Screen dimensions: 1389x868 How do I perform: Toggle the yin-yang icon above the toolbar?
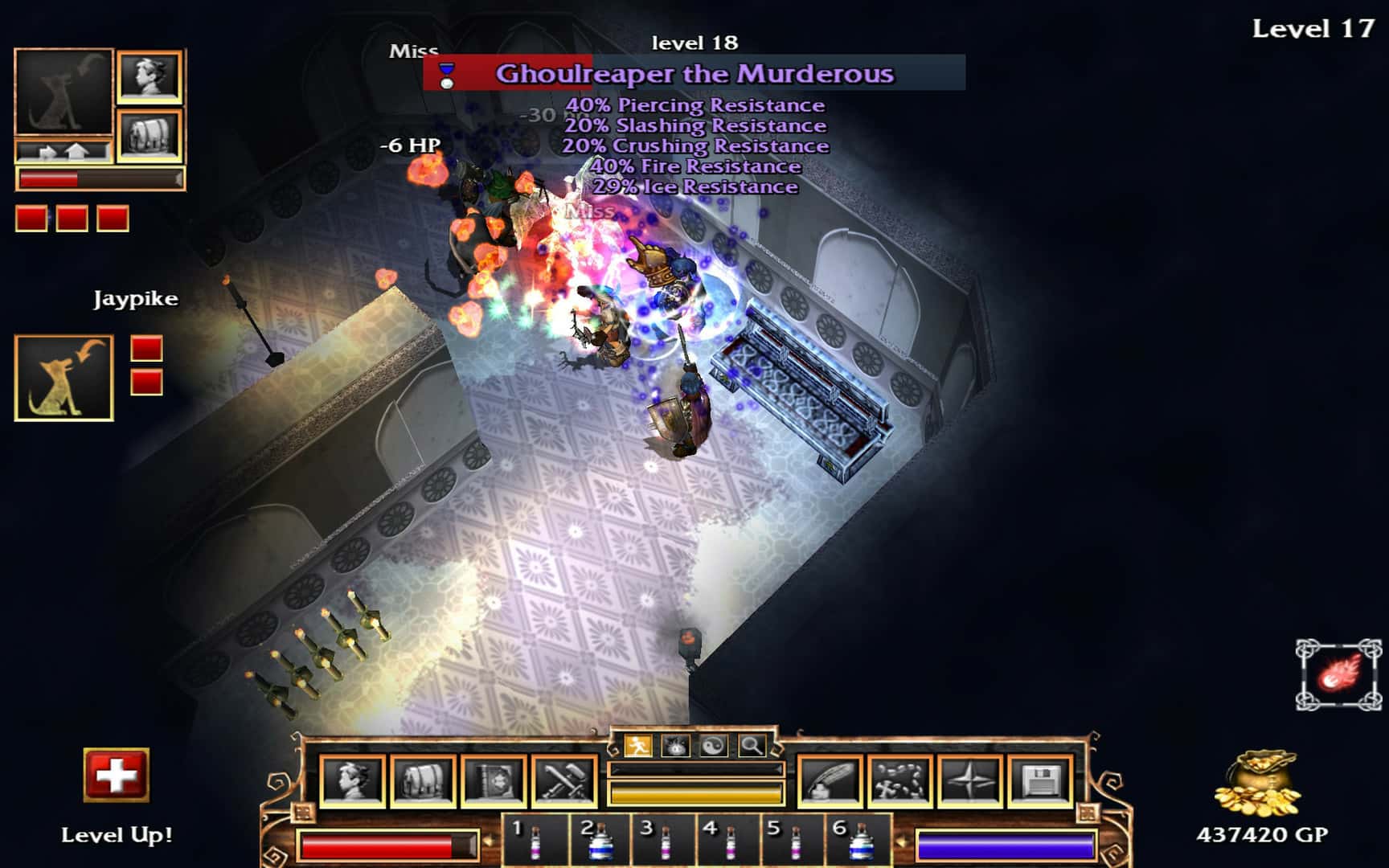pos(715,743)
